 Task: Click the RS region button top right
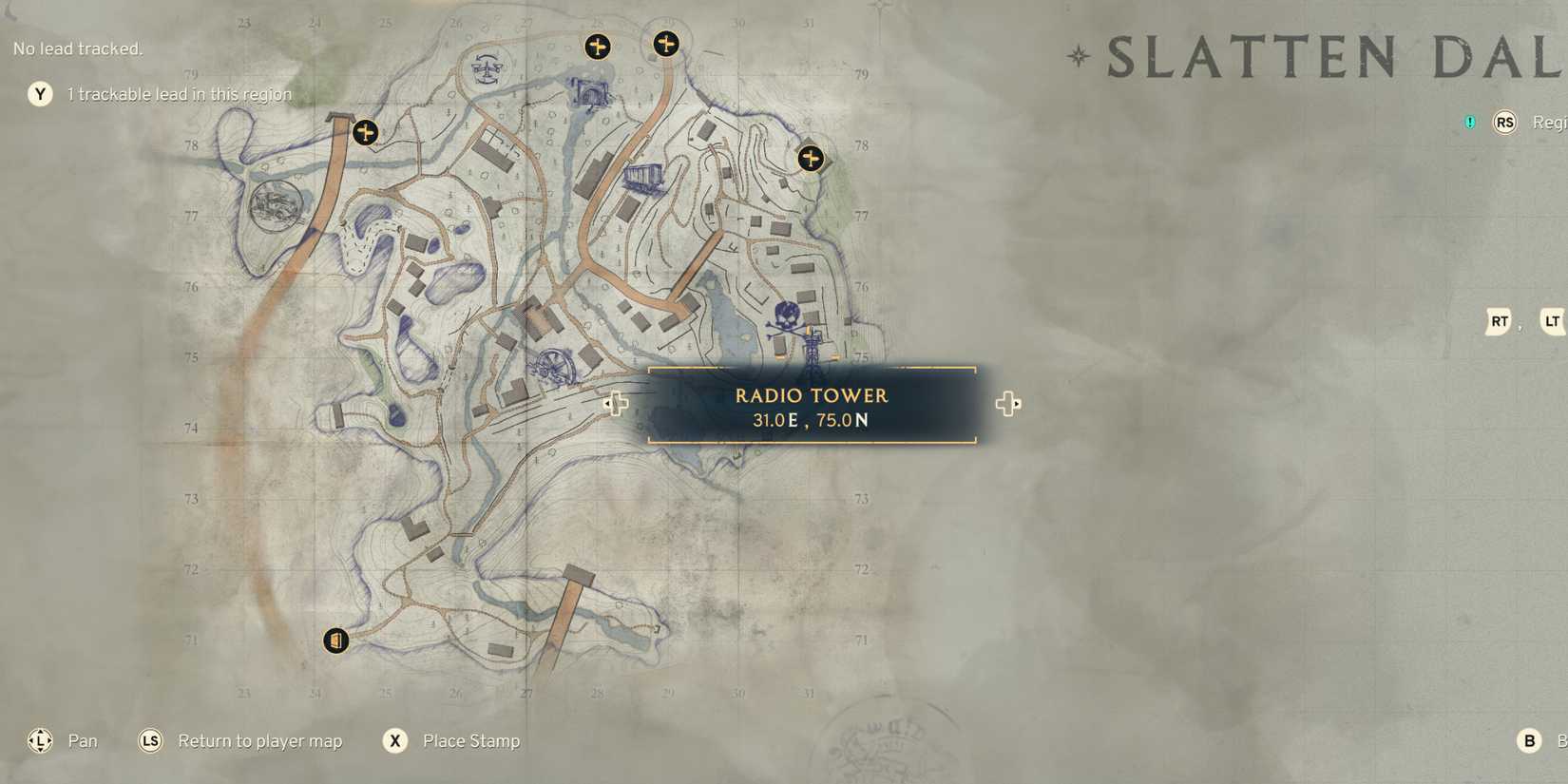1504,123
